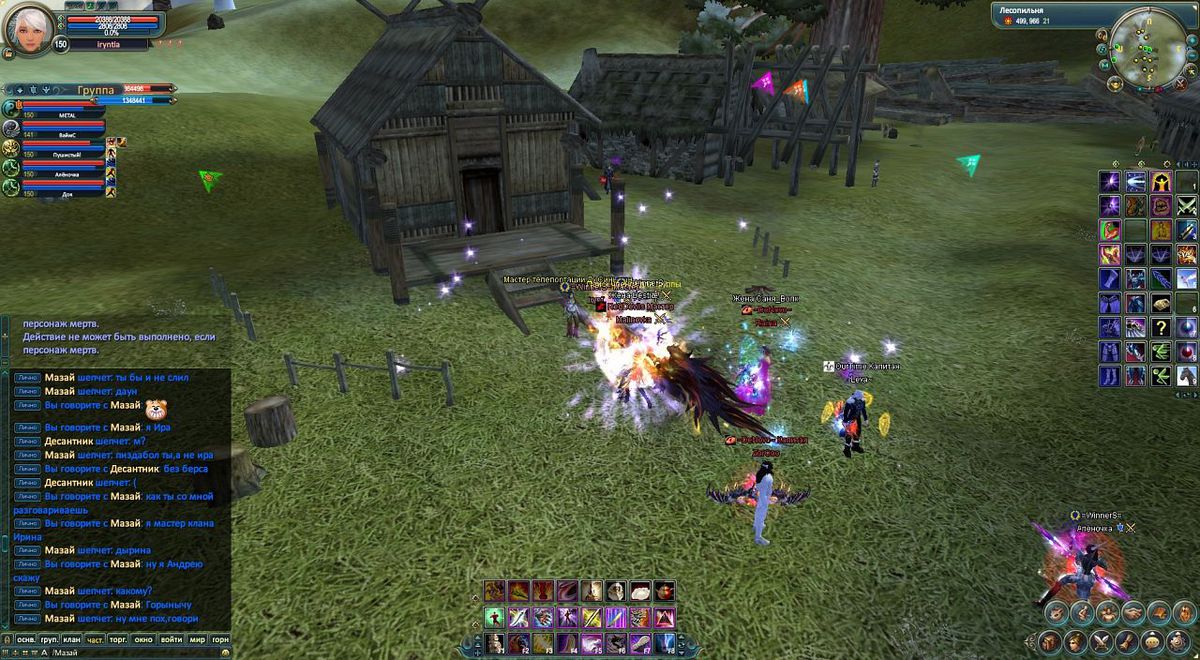The height and width of the screenshot is (660, 1200).
Task: Use the crossed swords skill in side bar
Action: [1186, 206]
